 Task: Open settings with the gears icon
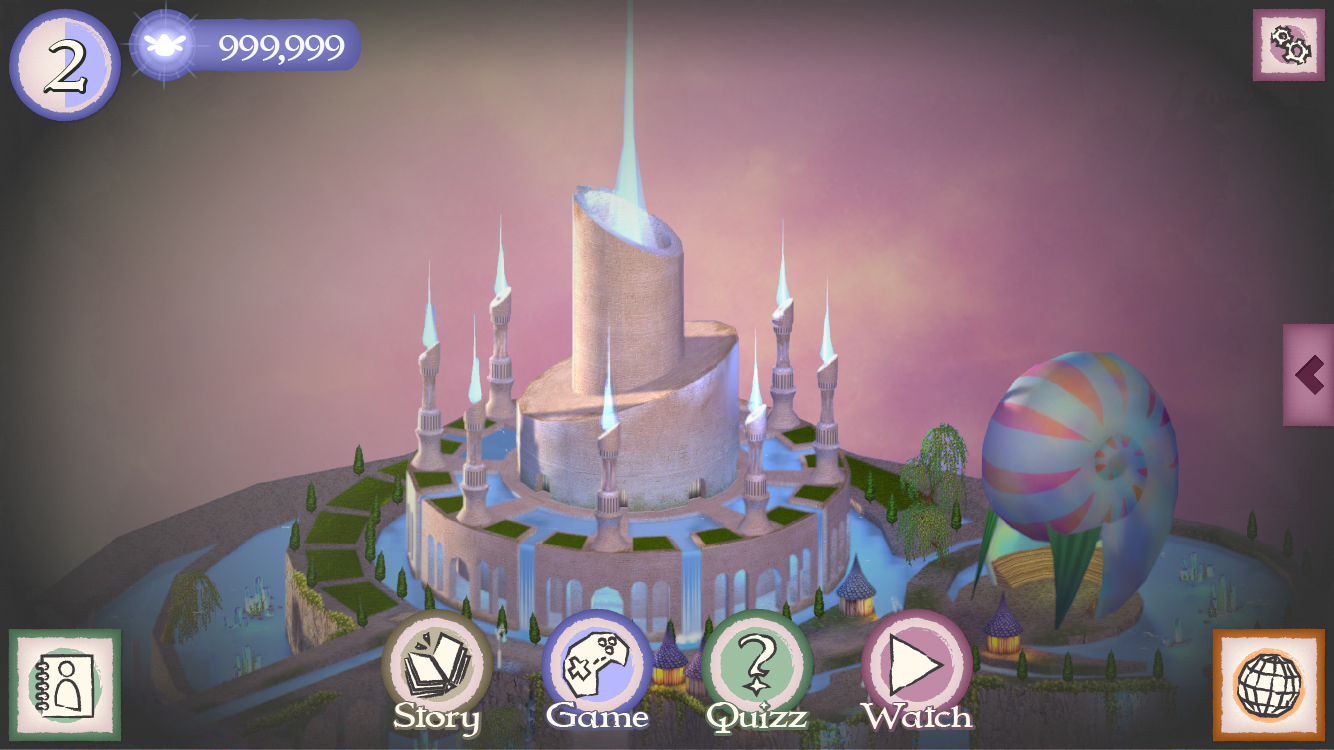[x=1289, y=45]
